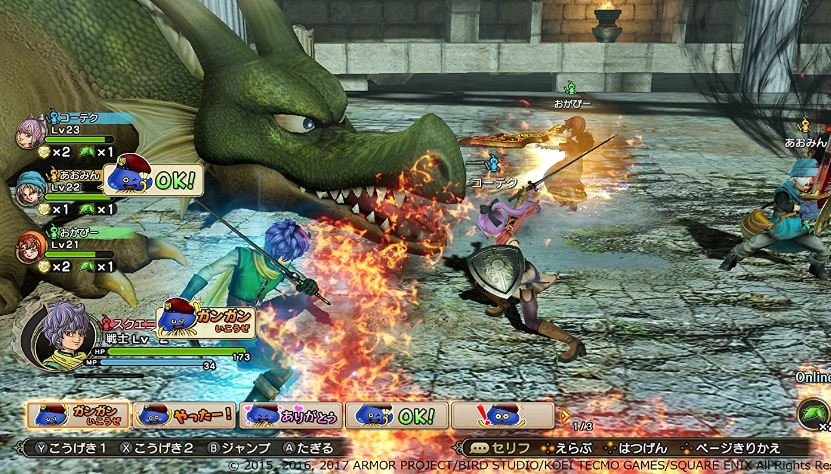
Task: Choose the やったー! chat stamp
Action: 184,414
